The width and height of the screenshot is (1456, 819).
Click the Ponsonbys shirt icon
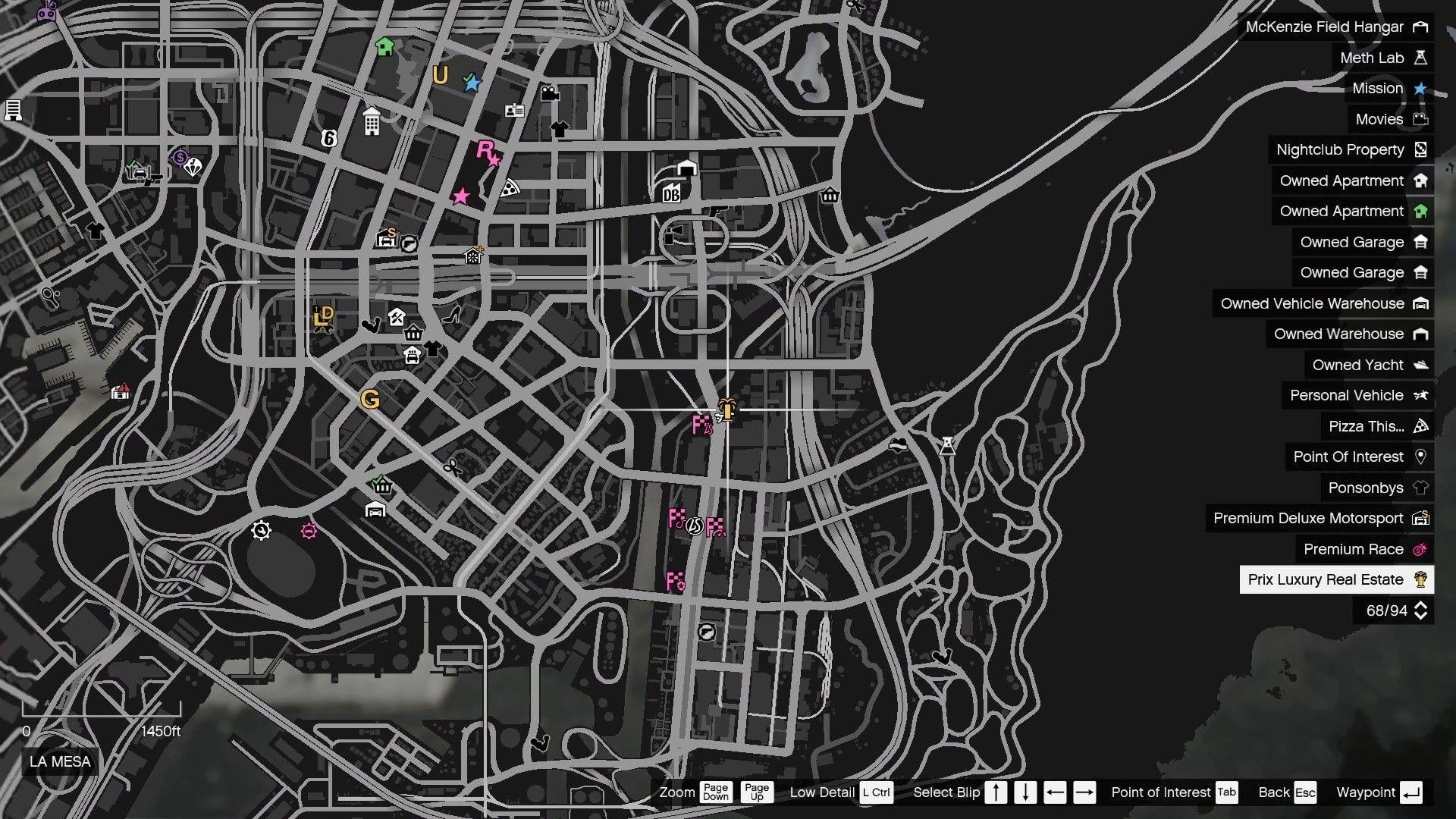(x=1420, y=488)
